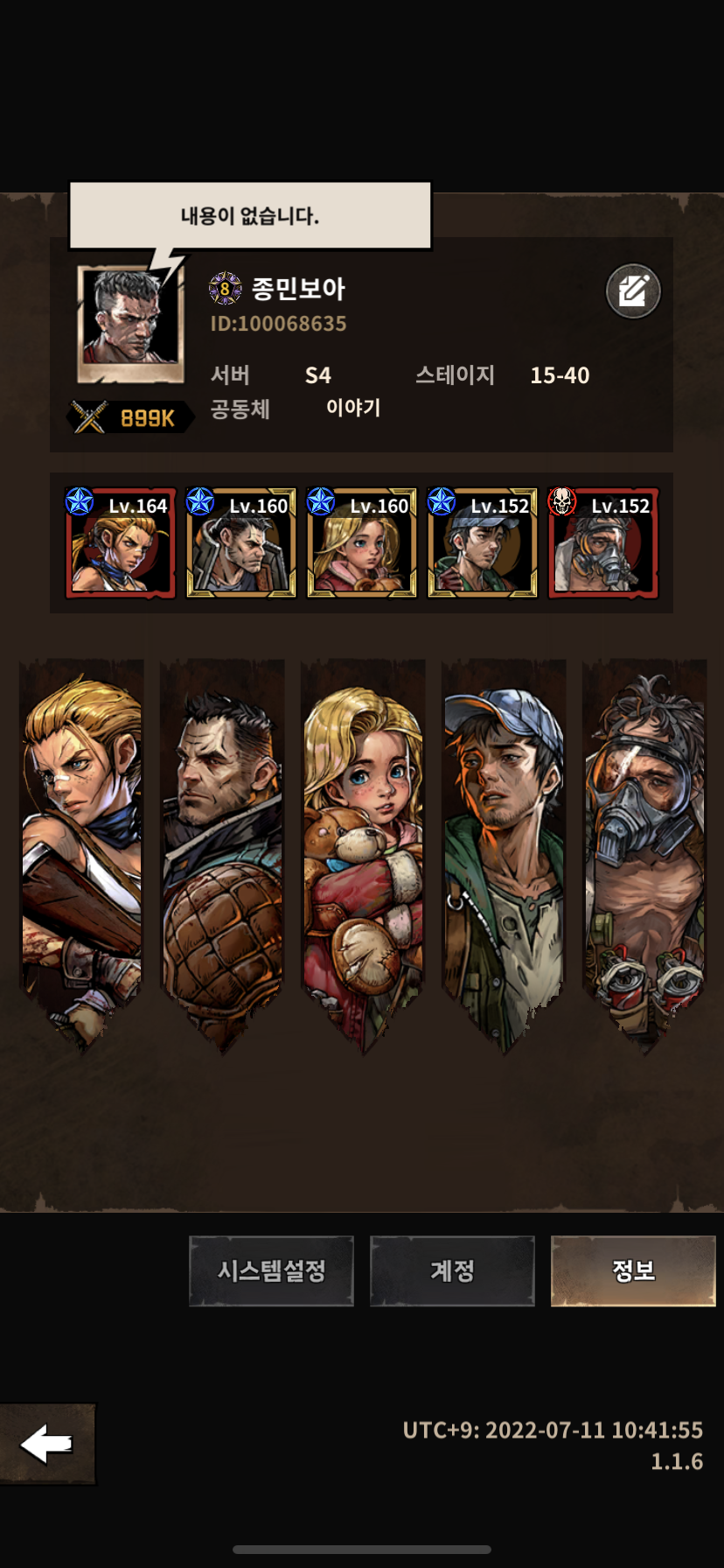Click the 899K combat power badge
This screenshot has width=724, height=1568.
click(131, 418)
